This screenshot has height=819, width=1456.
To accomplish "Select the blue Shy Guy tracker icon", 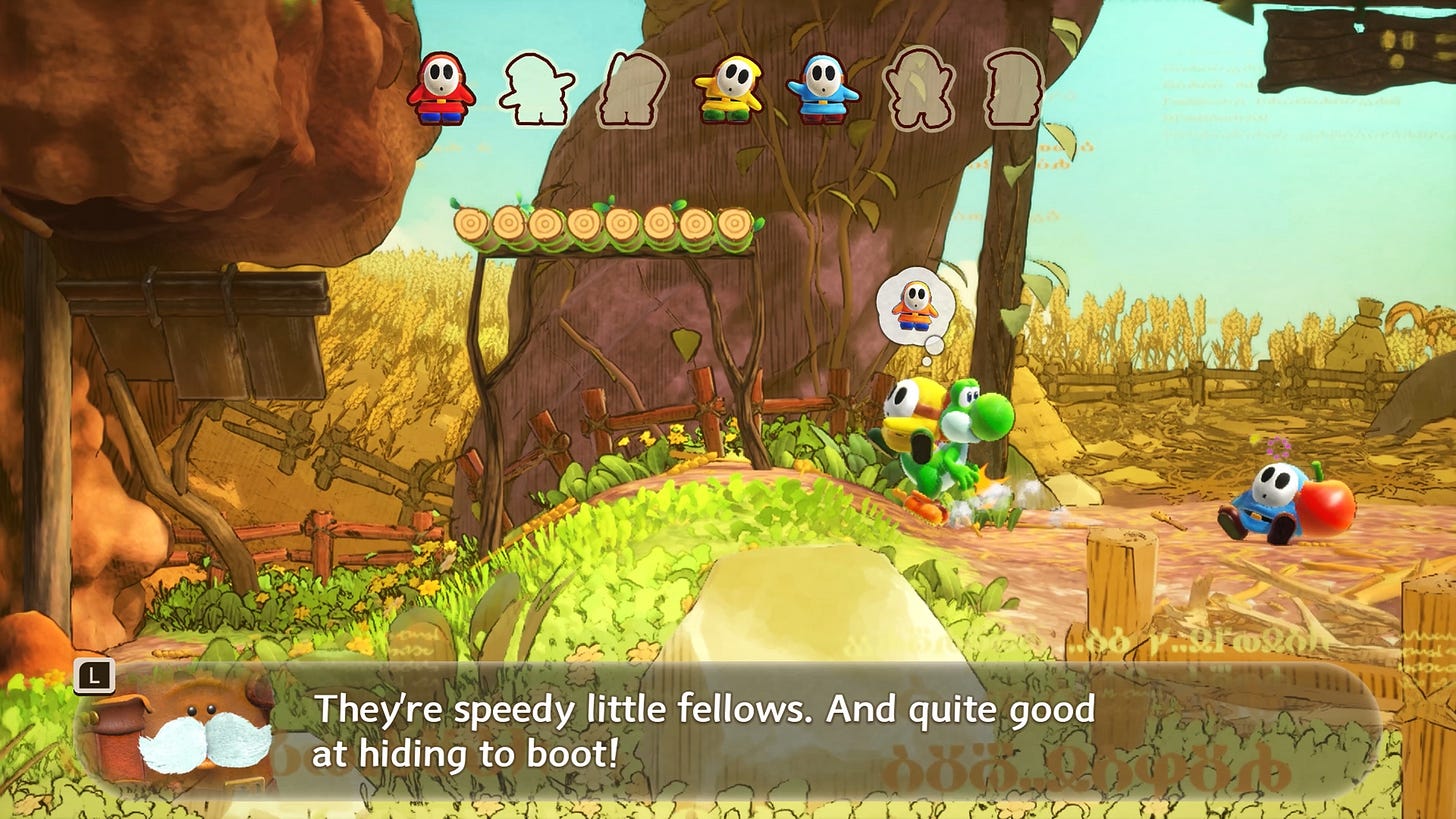I will pos(822,88).
